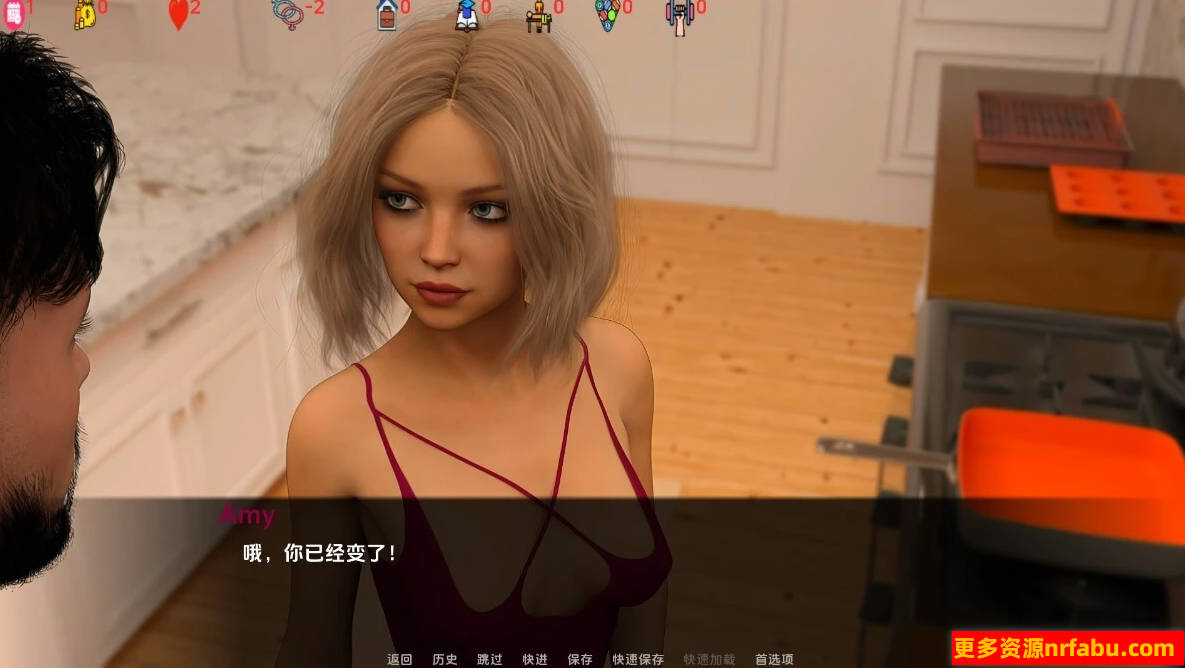The height and width of the screenshot is (668, 1185).
Task: Open the 历史 dialogue history
Action: click(x=445, y=659)
